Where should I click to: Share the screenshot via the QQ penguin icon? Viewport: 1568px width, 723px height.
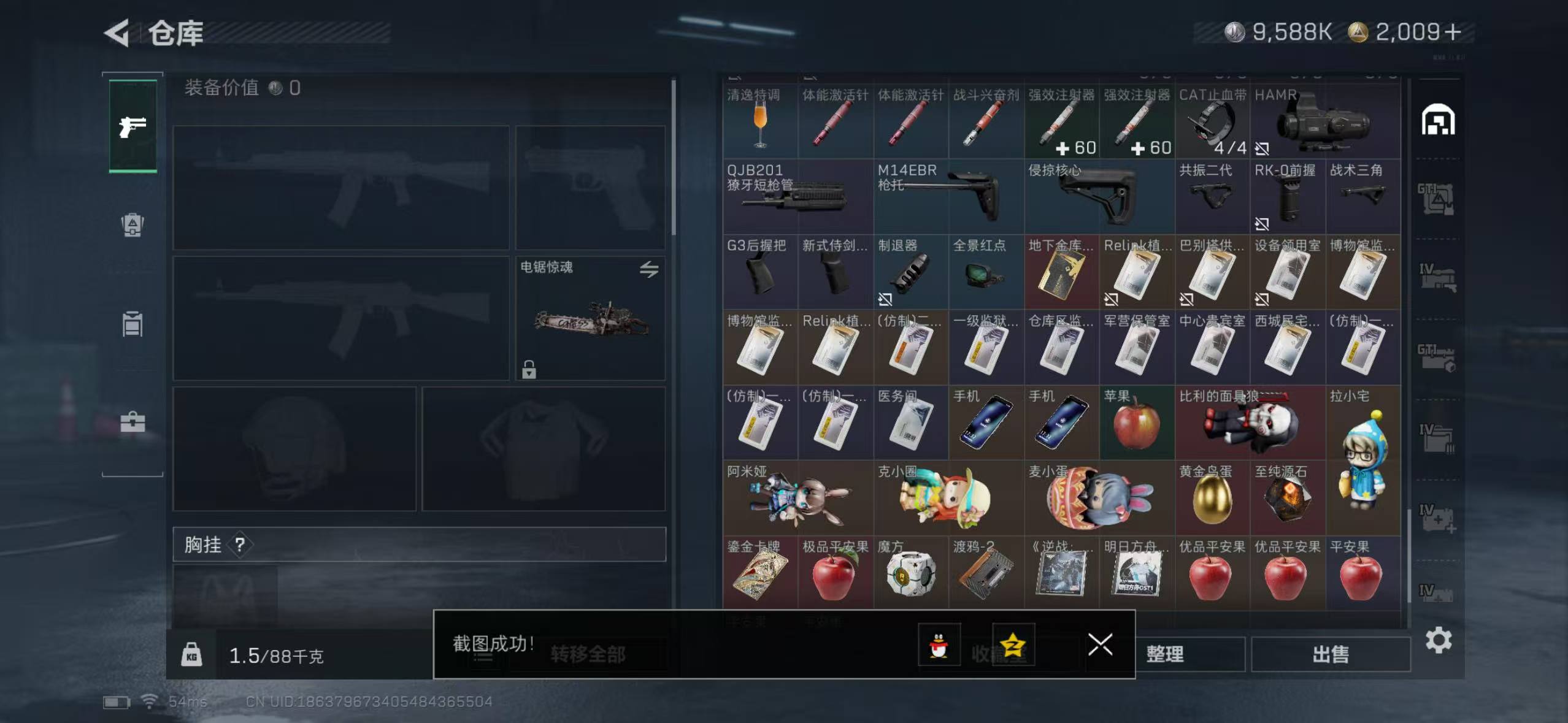[939, 645]
